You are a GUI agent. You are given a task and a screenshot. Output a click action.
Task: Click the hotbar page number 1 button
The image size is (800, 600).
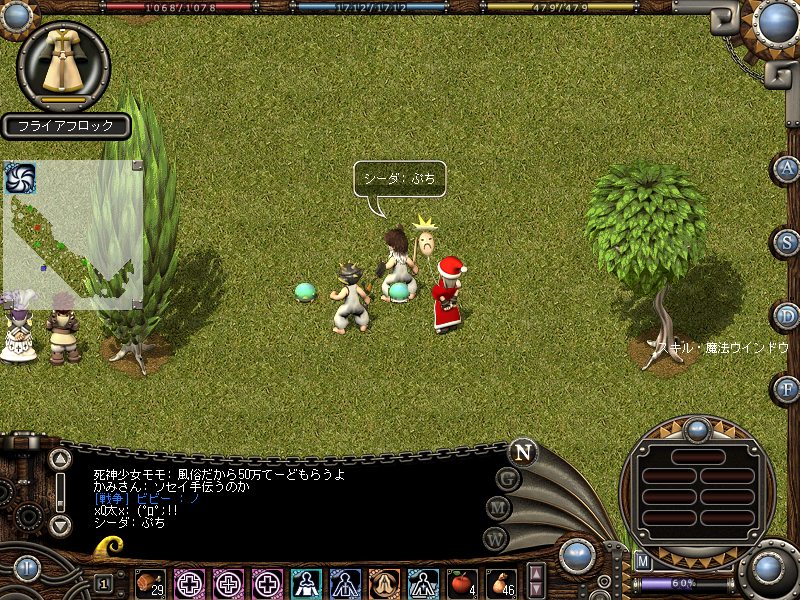(104, 583)
